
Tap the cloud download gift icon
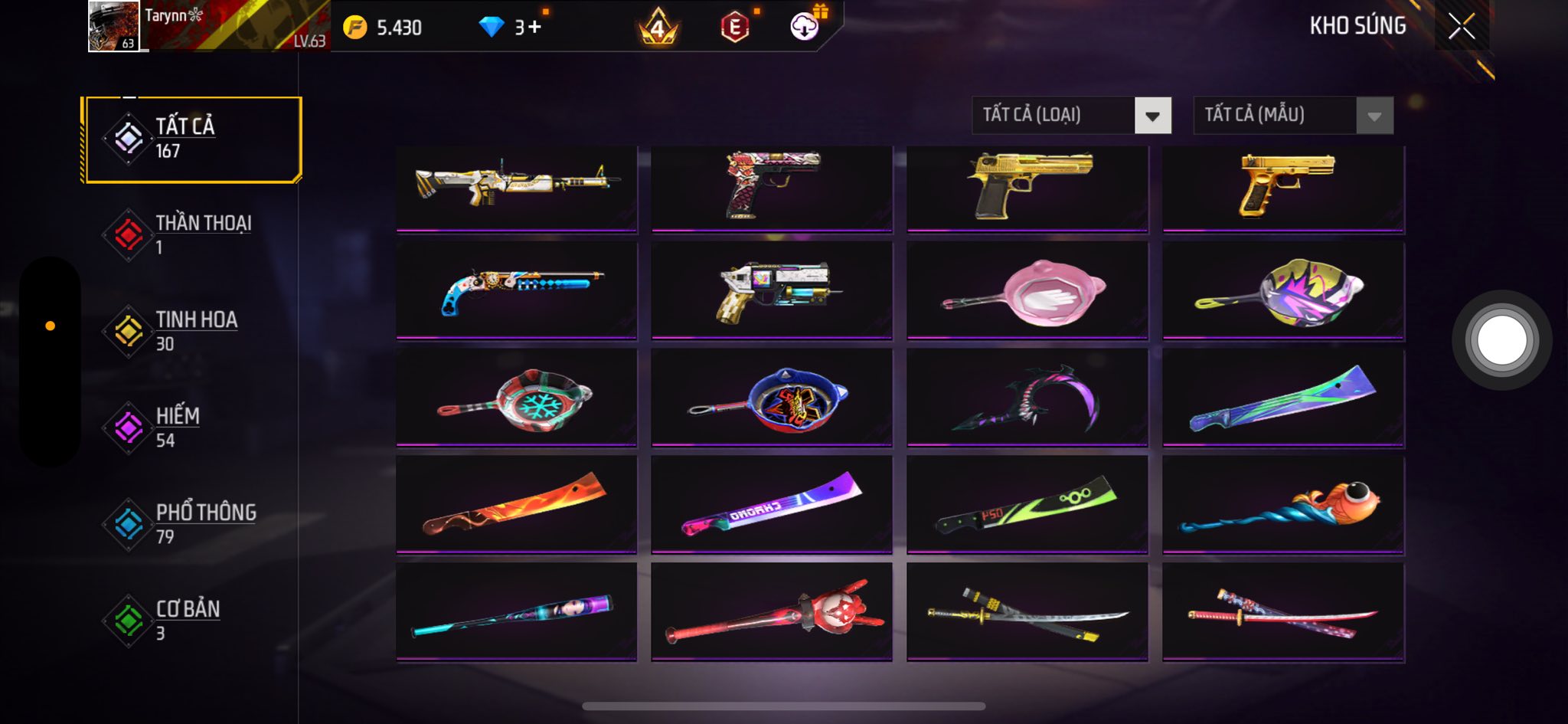click(x=805, y=26)
